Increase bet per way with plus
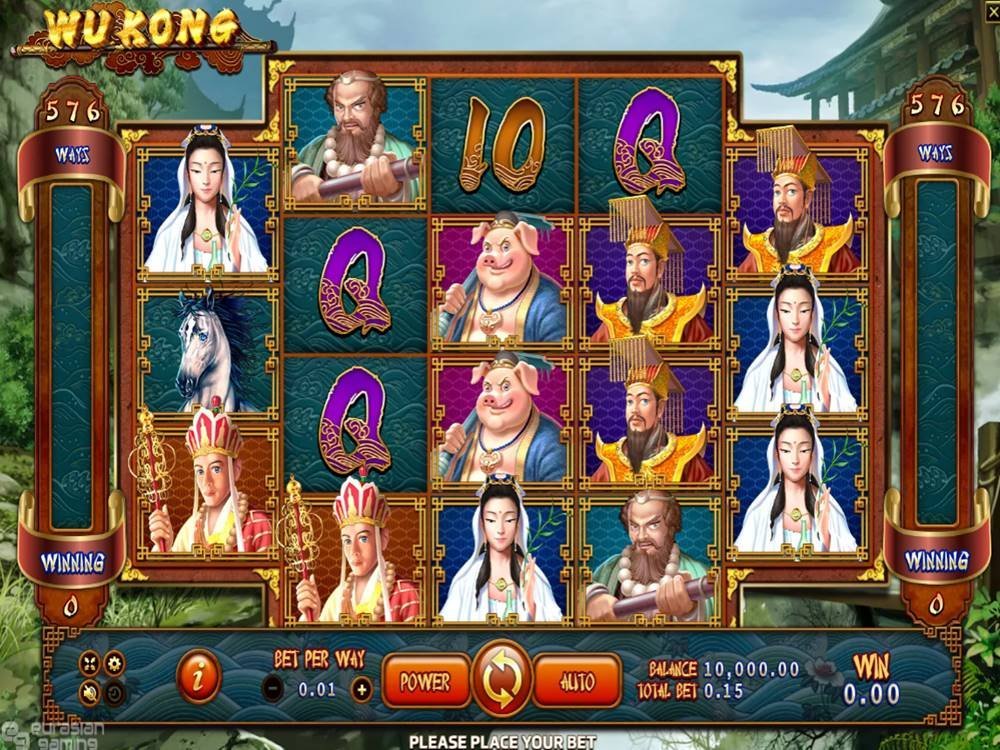1000x750 pixels. click(x=361, y=688)
